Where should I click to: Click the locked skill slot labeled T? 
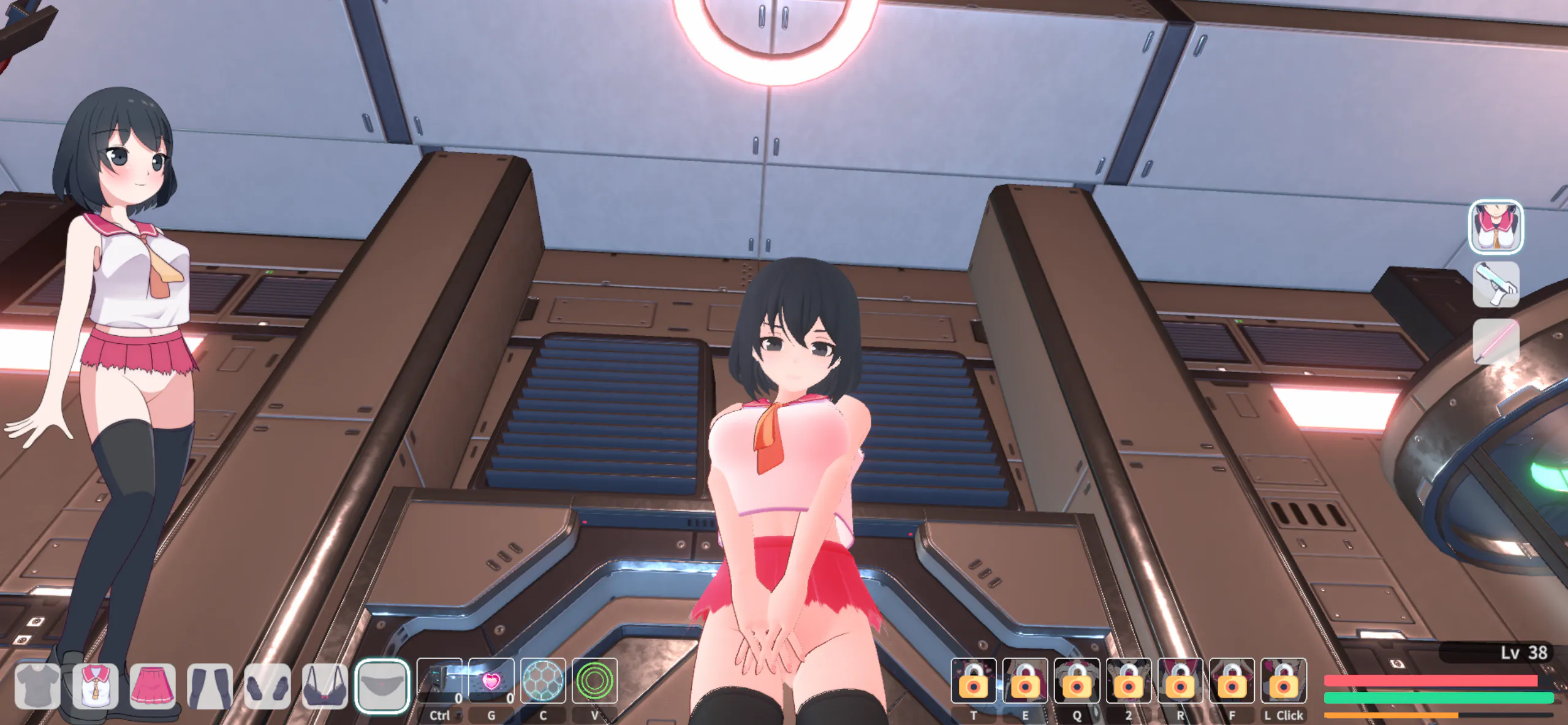tap(973, 681)
